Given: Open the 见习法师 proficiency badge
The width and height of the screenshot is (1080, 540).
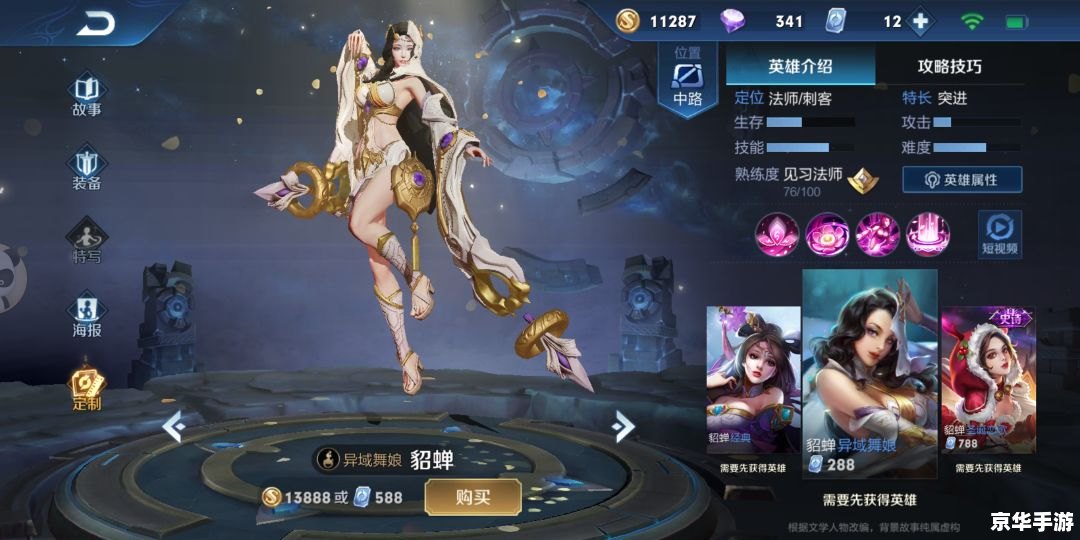Looking at the screenshot, I should [x=863, y=180].
